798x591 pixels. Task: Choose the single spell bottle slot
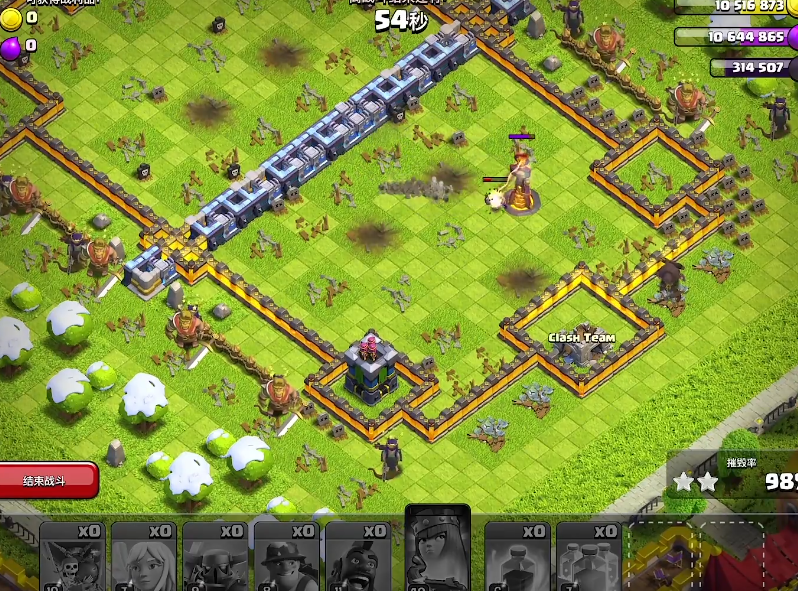[517, 556]
